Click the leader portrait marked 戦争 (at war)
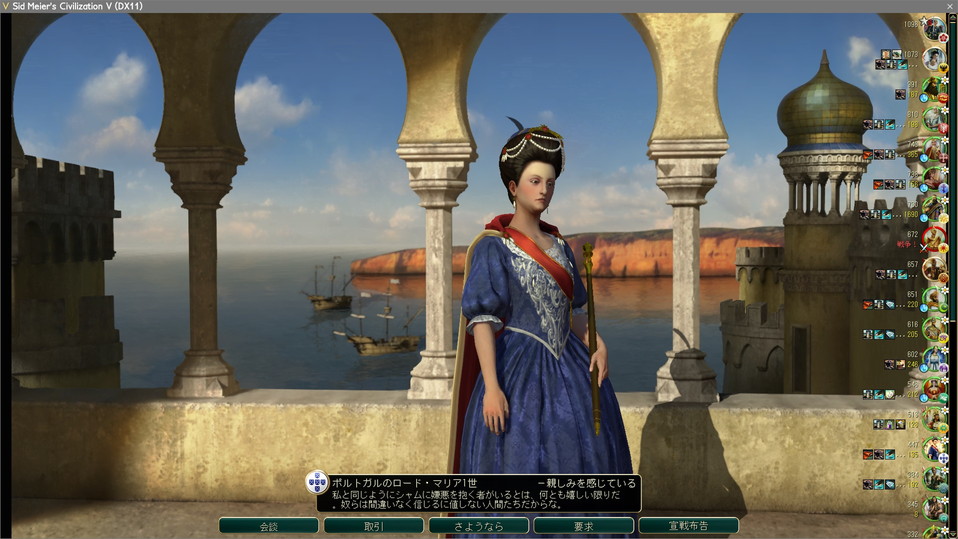958x539 pixels. coord(934,238)
